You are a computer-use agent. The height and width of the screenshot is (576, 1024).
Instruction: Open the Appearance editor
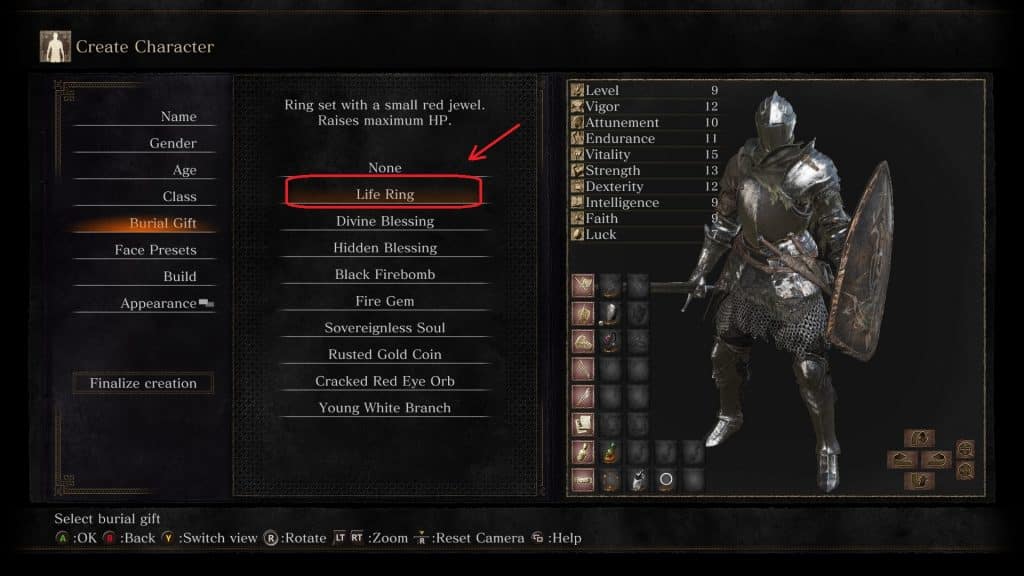point(158,304)
